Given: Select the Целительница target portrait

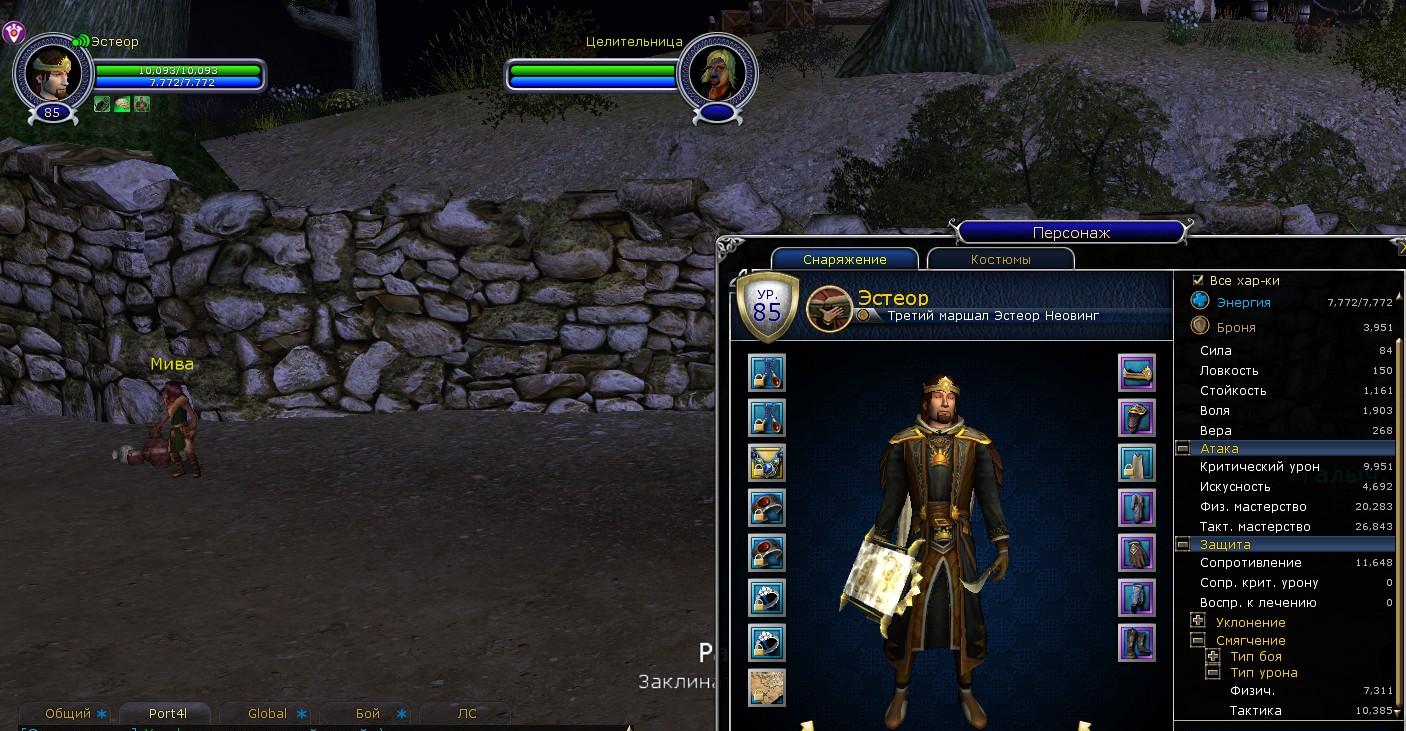Looking at the screenshot, I should [x=716, y=73].
